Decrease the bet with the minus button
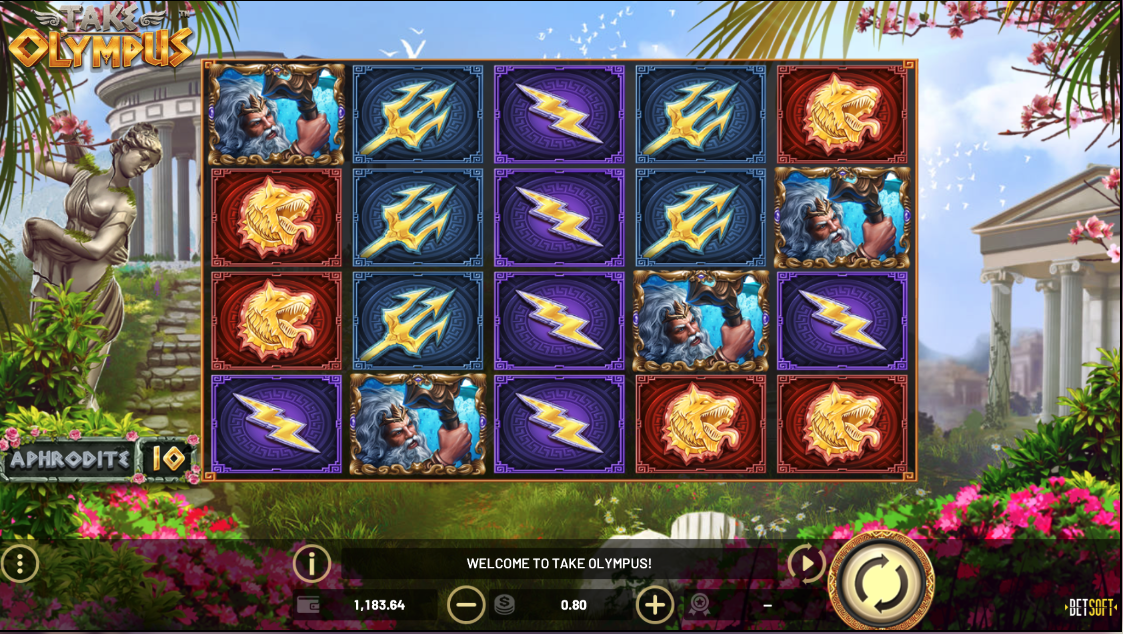The image size is (1123, 634). coord(466,604)
